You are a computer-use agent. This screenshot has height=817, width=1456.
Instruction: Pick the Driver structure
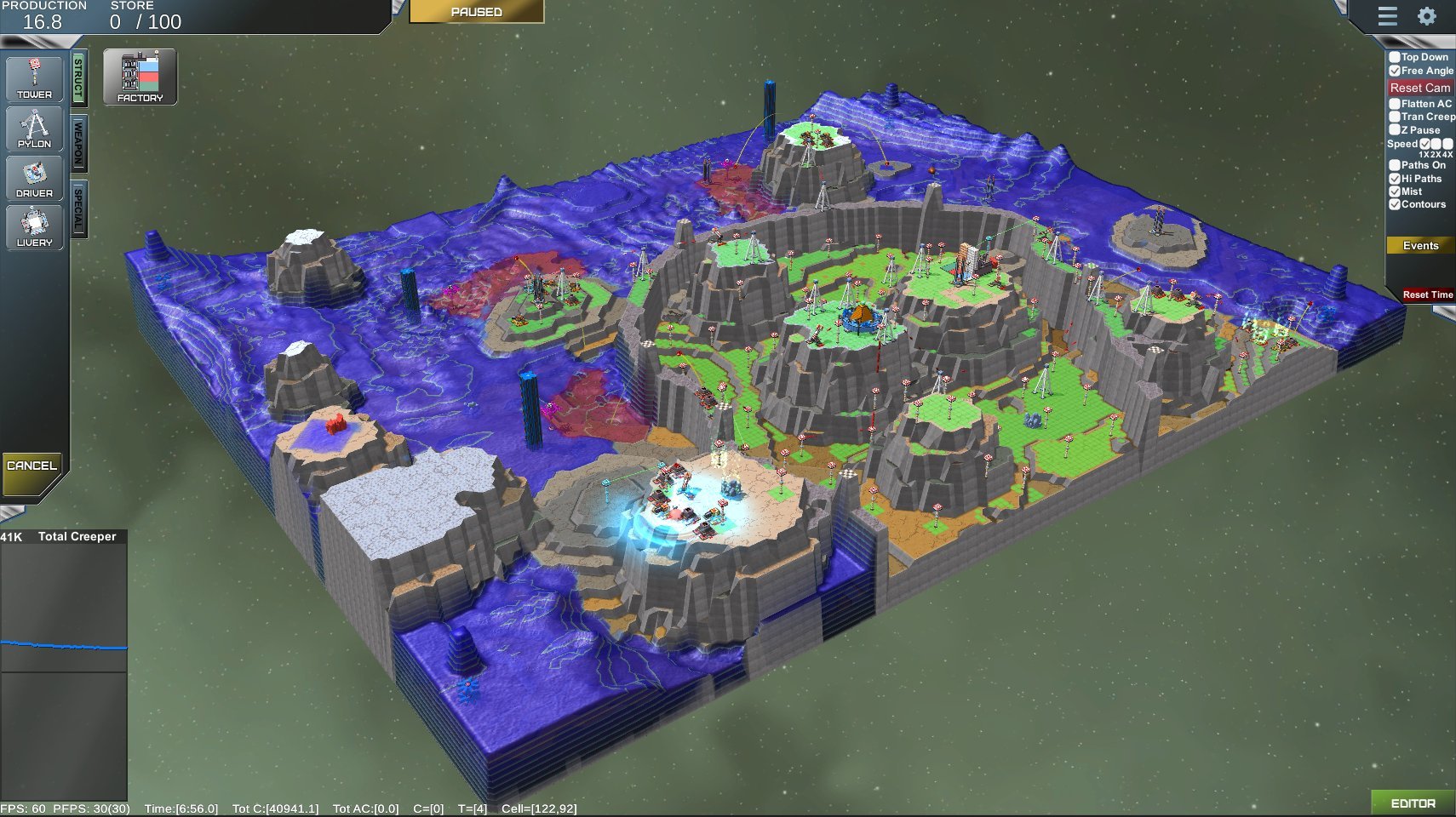click(x=34, y=178)
